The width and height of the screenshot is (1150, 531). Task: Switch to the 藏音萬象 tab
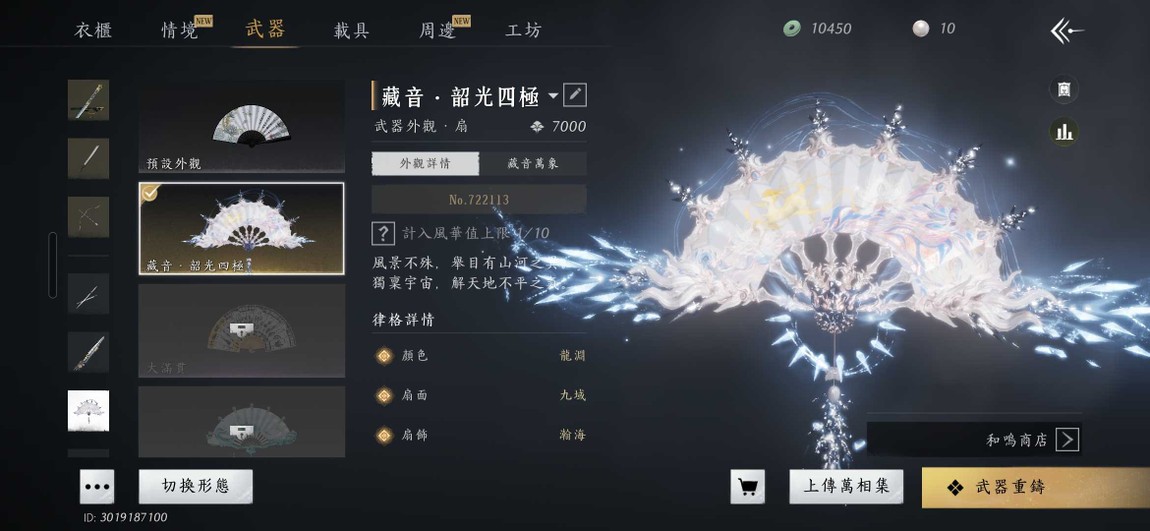pos(532,163)
